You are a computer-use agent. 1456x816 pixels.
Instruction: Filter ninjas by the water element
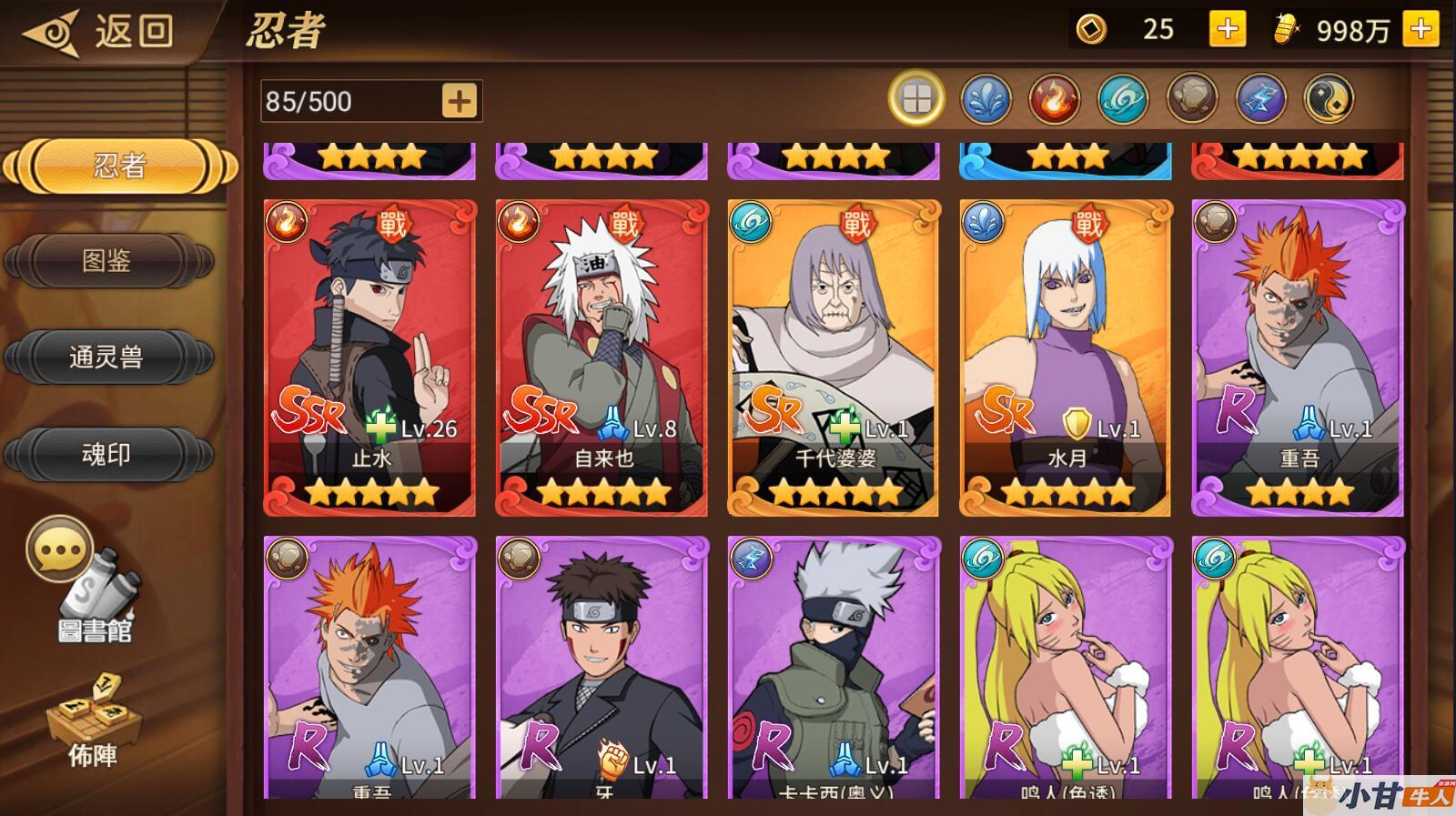pyautogui.click(x=986, y=98)
